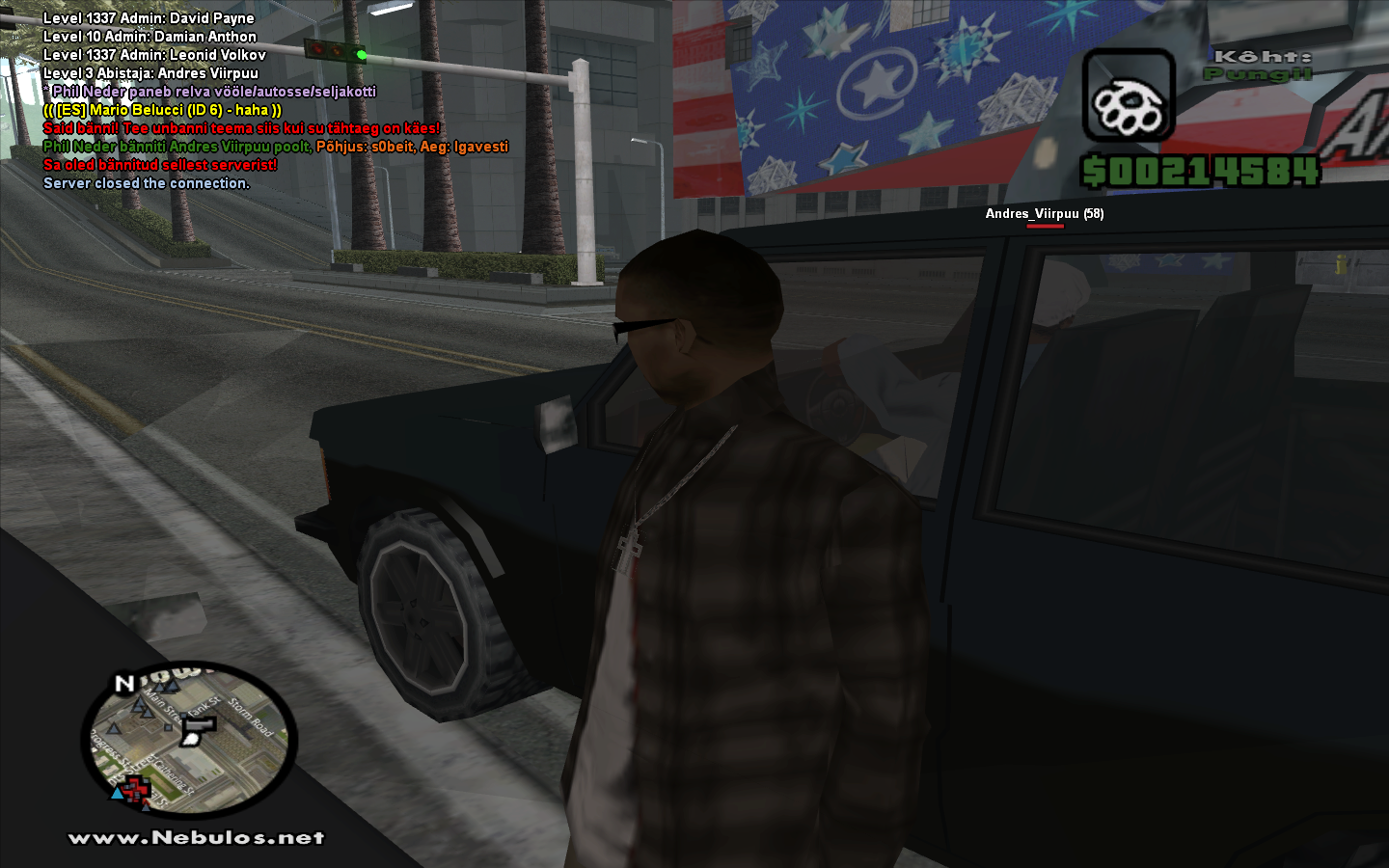Click the red cross marker on minimap
The image size is (1389, 868).
pos(136,791)
